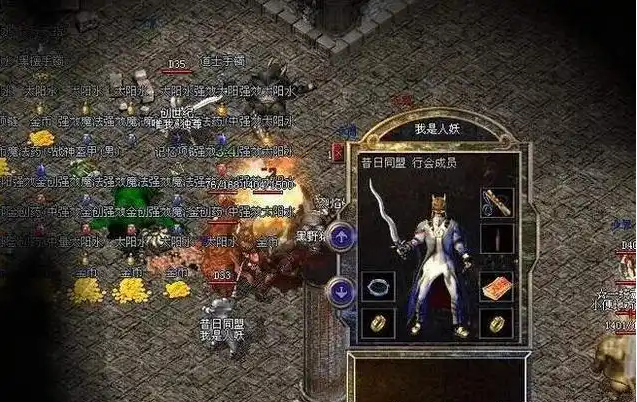Viewport: 637px width, 402px height.
Task: Select the gold ring below the orange book
Action: coord(497,322)
